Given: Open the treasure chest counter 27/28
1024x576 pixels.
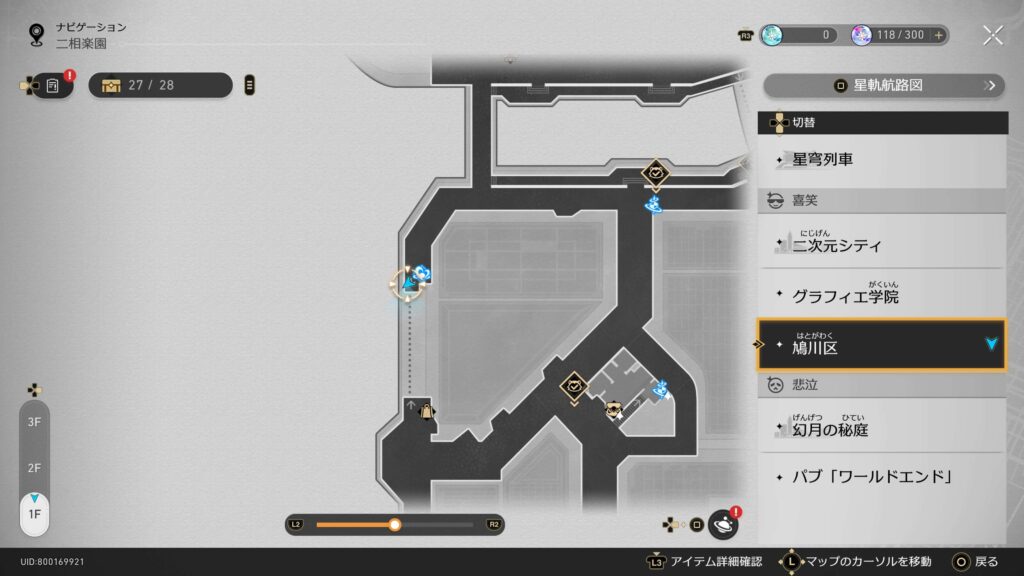Looking at the screenshot, I should pos(160,85).
